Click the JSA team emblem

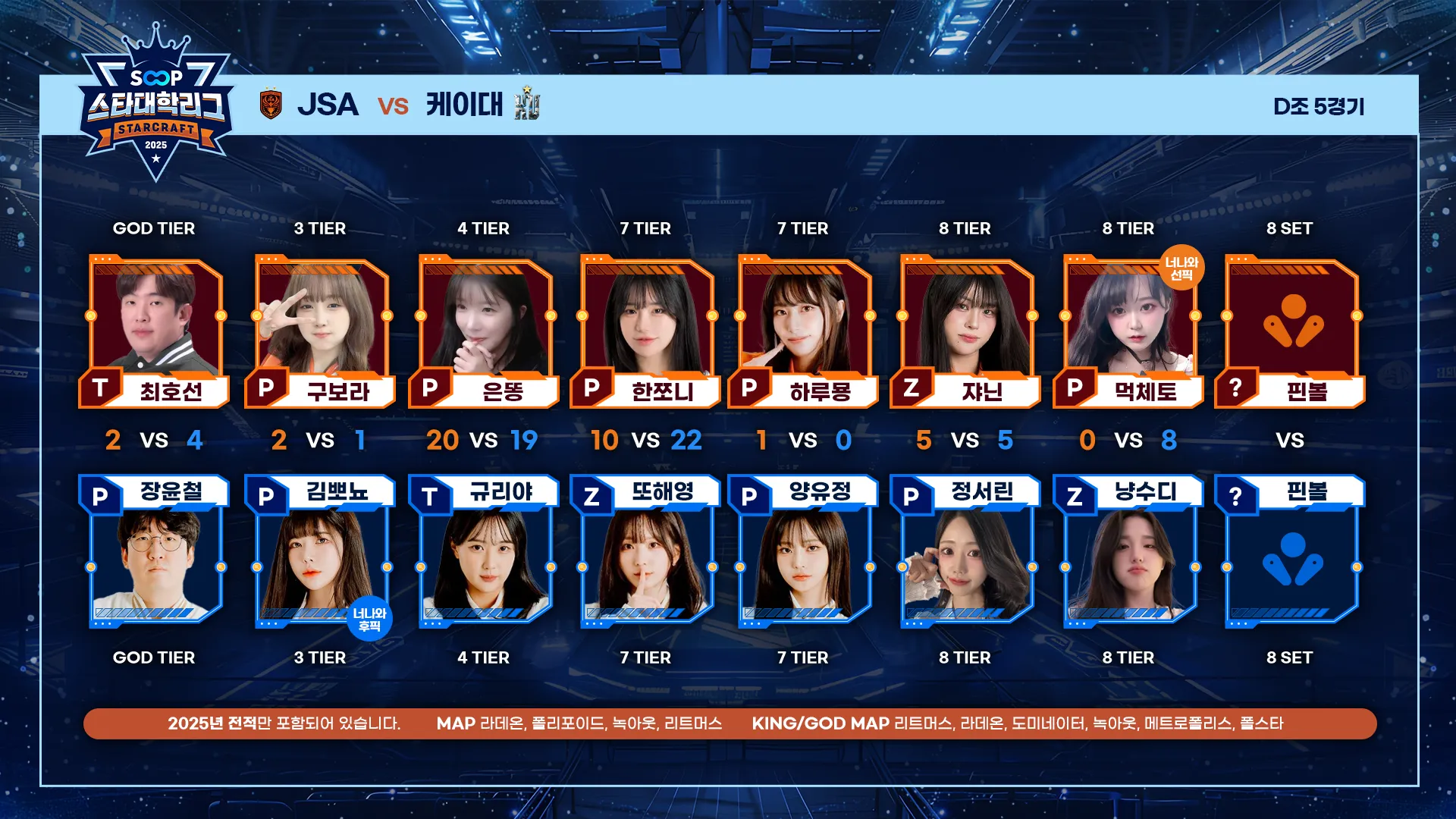pyautogui.click(x=271, y=105)
